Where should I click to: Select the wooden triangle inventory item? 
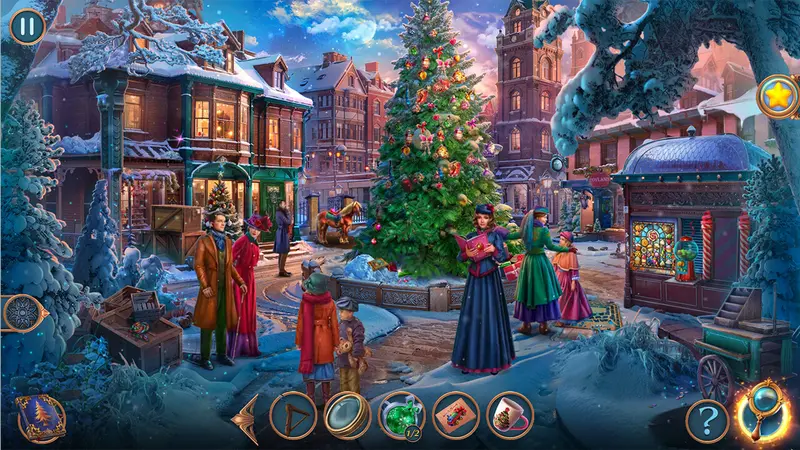(x=293, y=416)
